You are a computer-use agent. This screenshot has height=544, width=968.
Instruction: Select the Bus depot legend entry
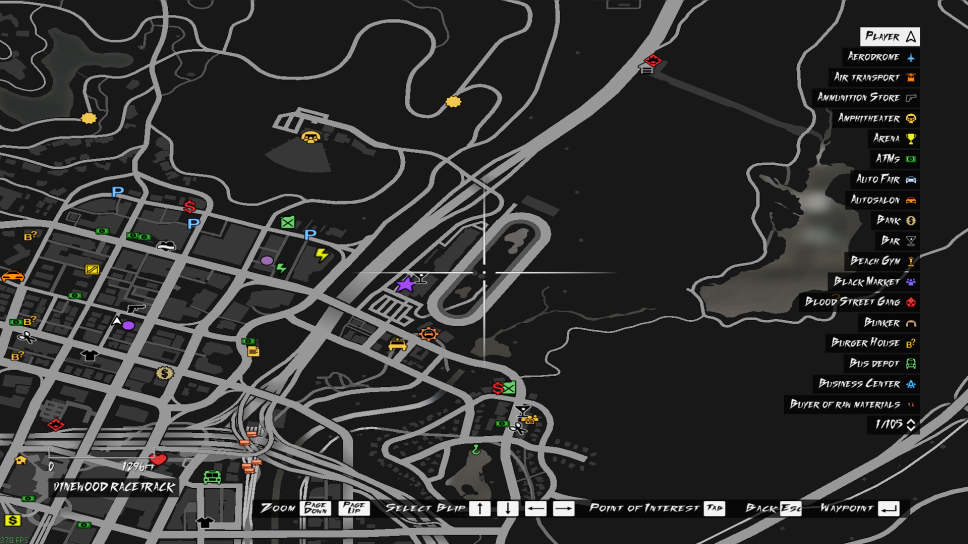click(x=882, y=363)
